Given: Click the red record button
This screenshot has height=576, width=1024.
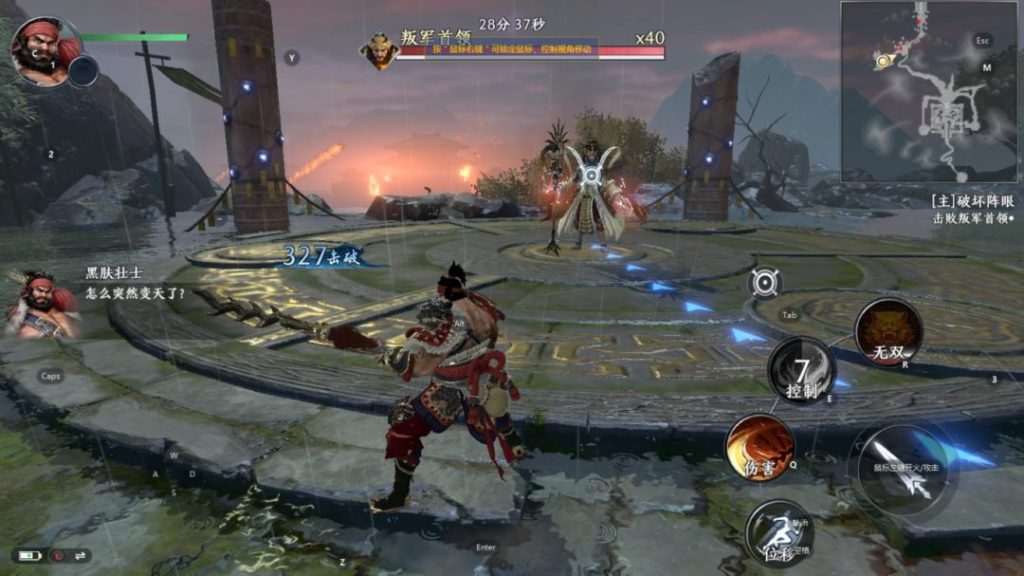Looking at the screenshot, I should pyautogui.click(x=57, y=555).
